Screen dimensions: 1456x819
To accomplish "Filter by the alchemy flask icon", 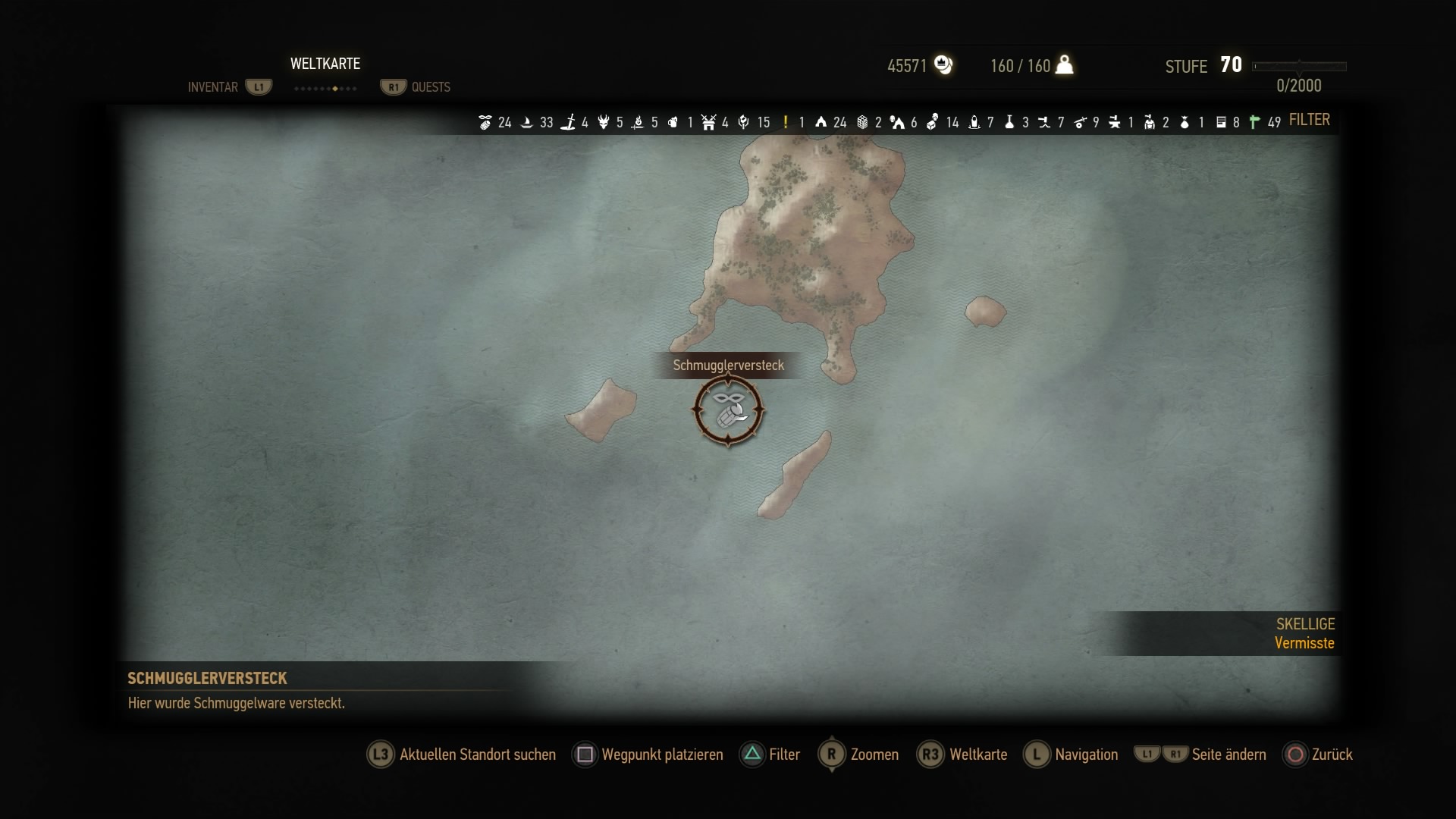I will (1009, 122).
